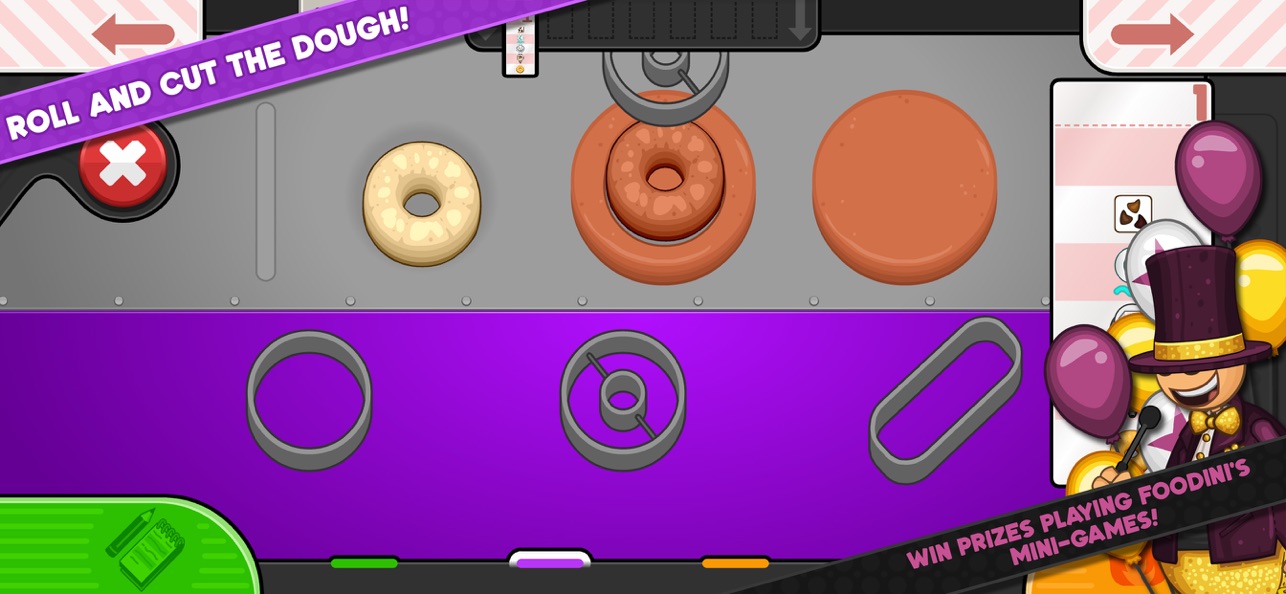Click the red X cancel button
Image resolution: width=1286 pixels, height=594 pixels.
[123, 166]
